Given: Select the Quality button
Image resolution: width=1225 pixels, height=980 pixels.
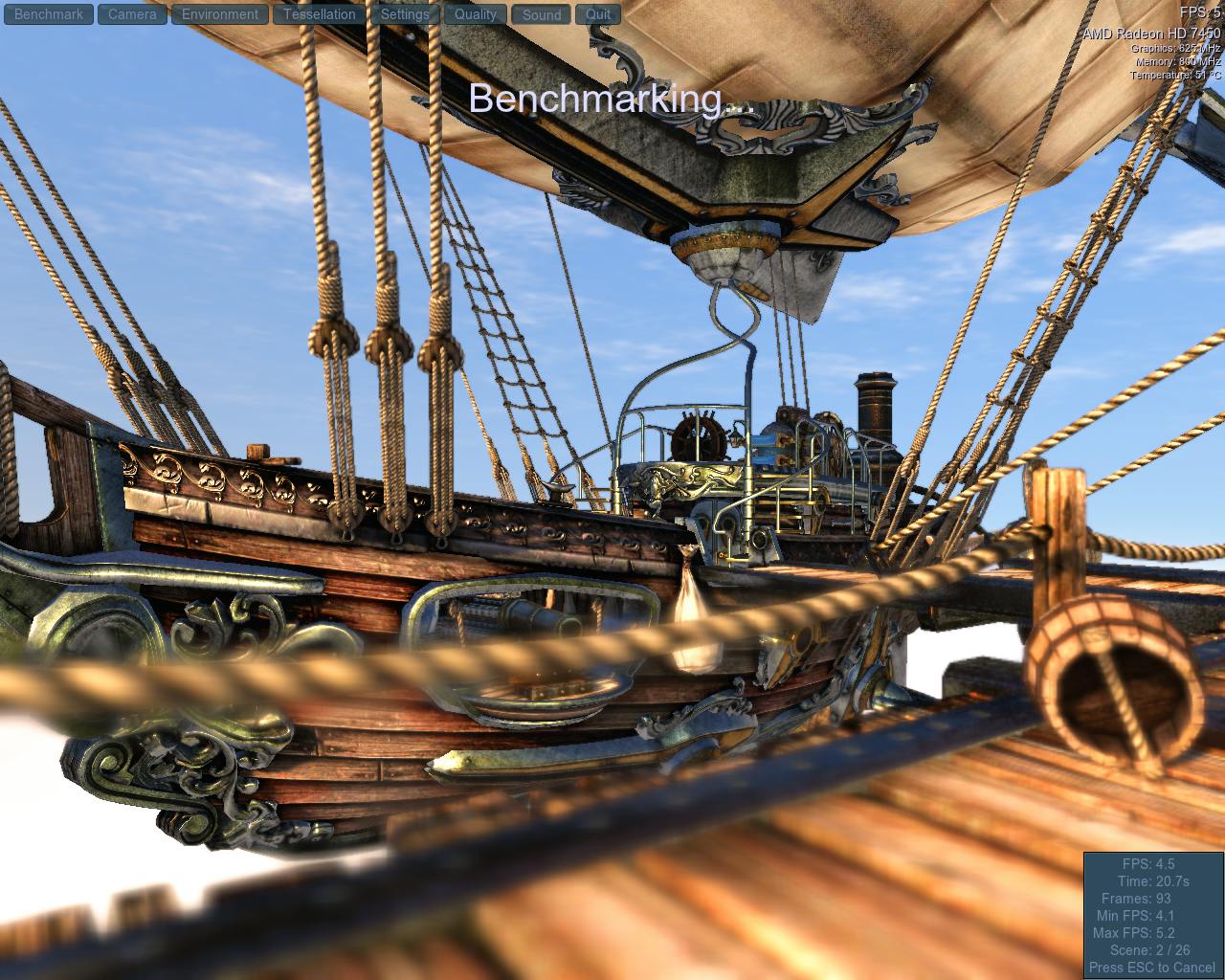Looking at the screenshot, I should [476, 14].
